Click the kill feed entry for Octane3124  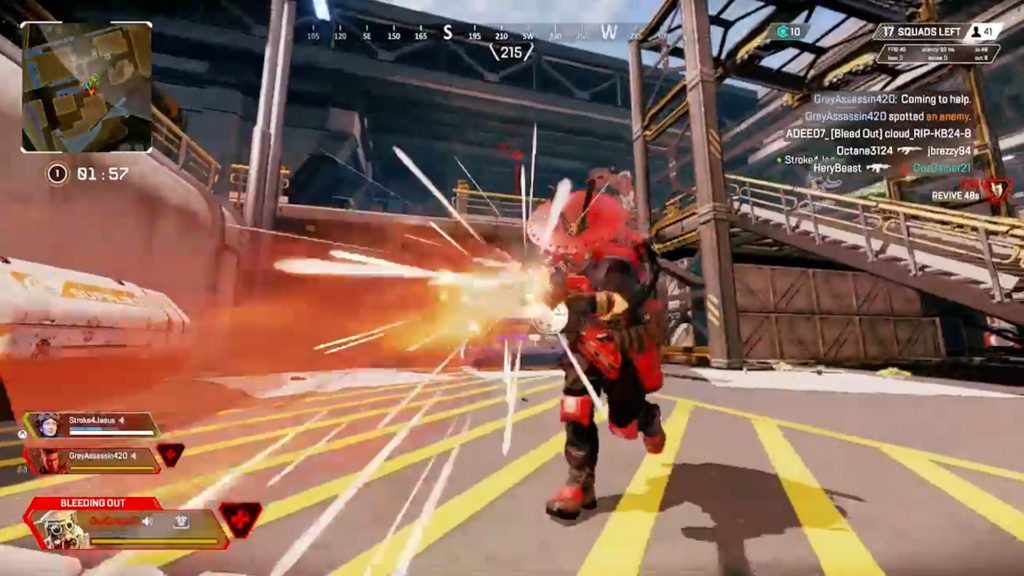pyautogui.click(x=902, y=150)
